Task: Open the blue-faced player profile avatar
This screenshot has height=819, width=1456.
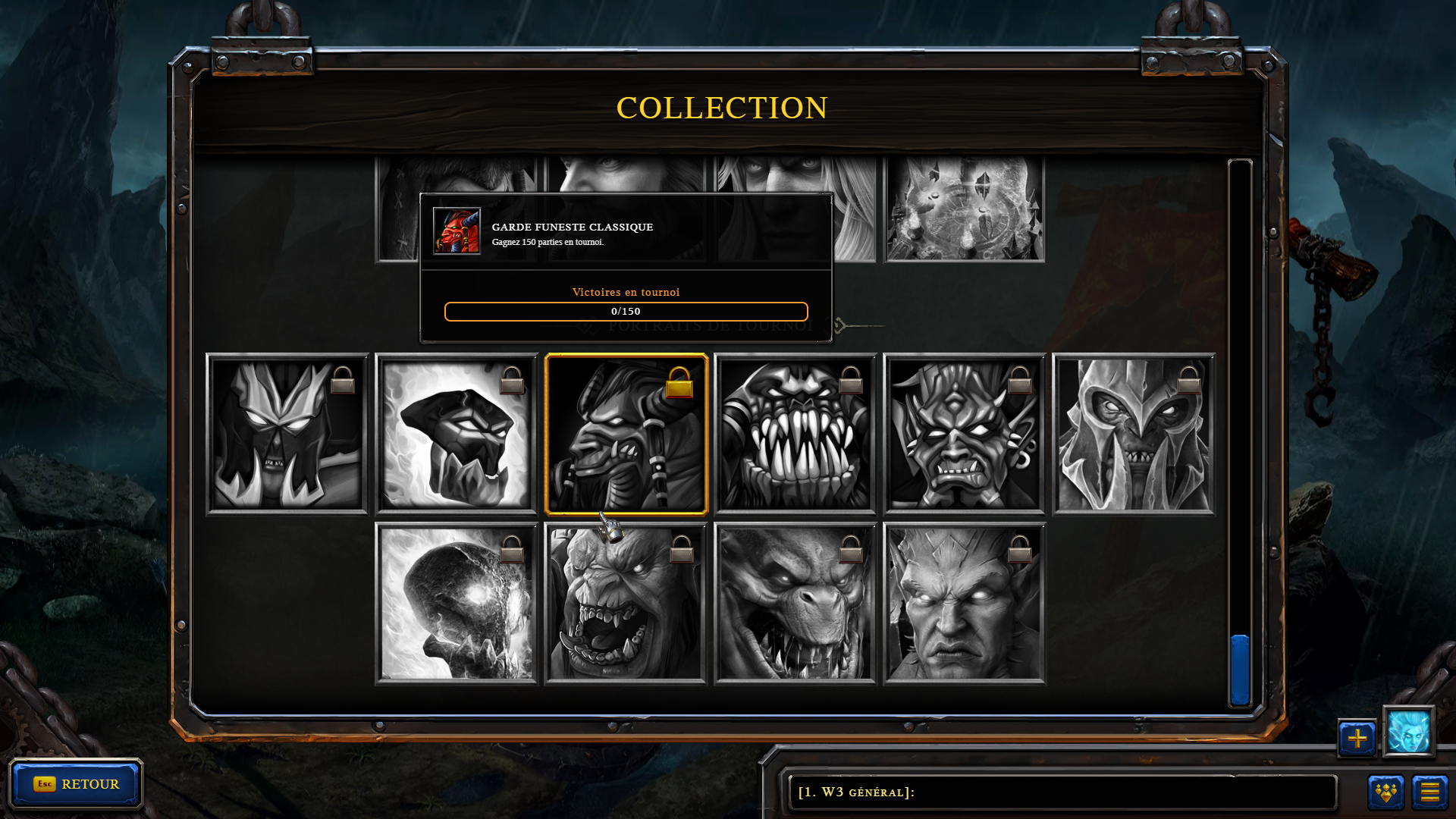Action: pos(1408,732)
